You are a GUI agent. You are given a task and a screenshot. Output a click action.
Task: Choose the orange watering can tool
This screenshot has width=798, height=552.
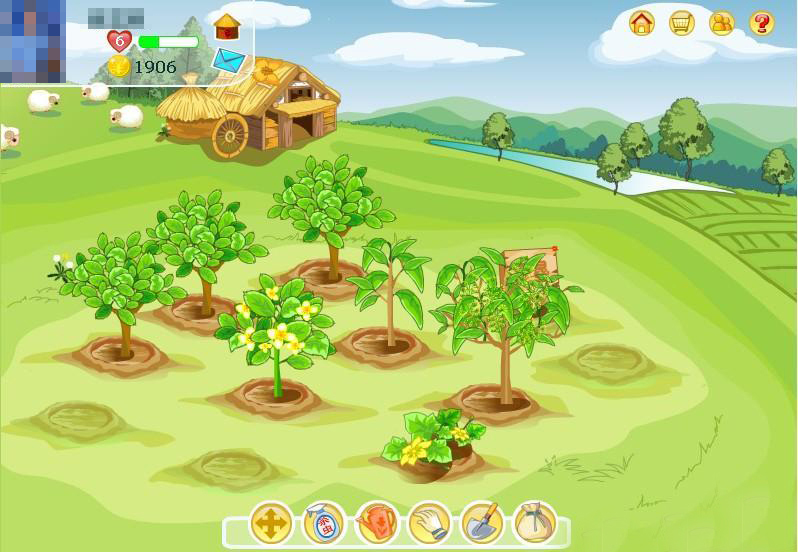click(x=377, y=523)
